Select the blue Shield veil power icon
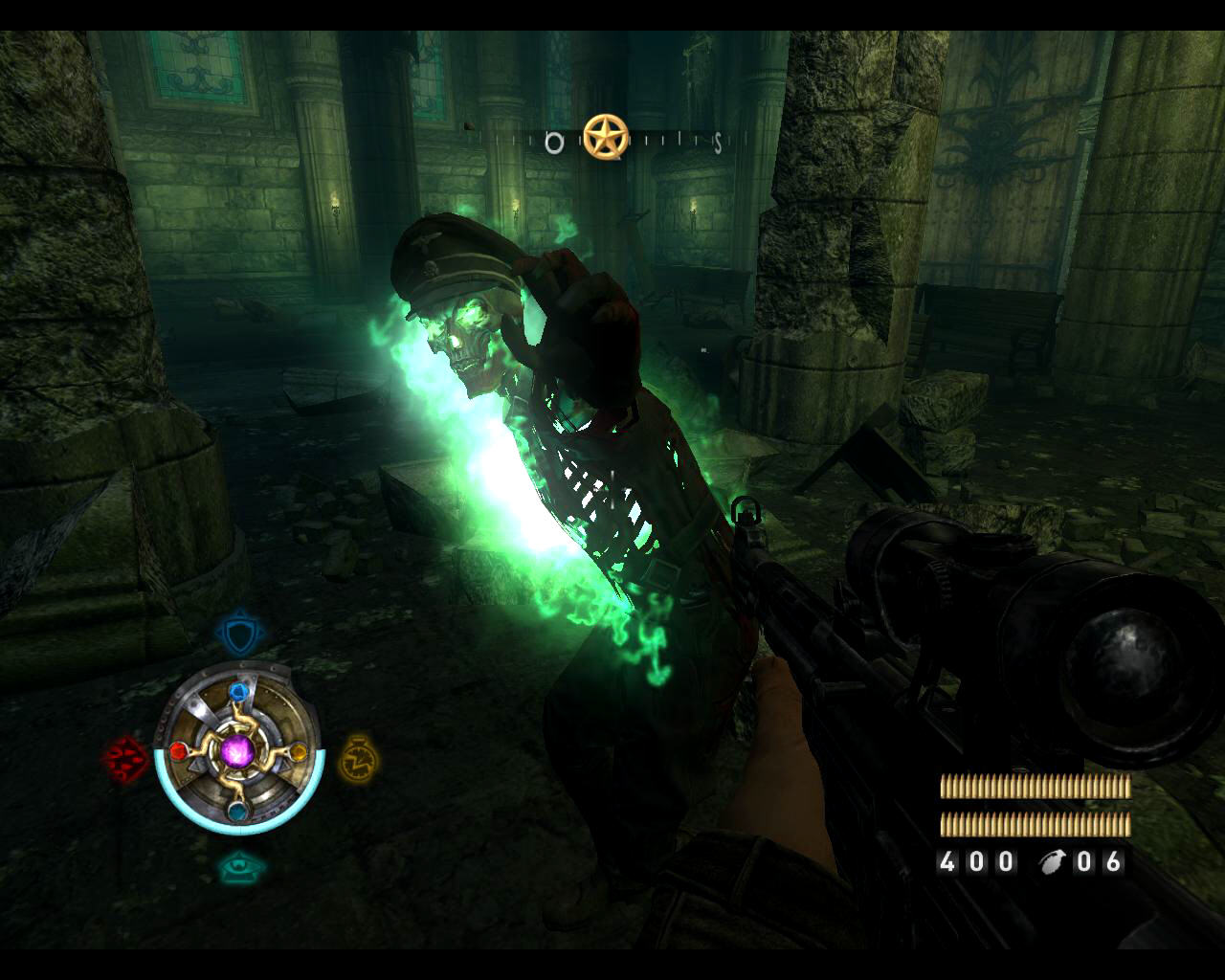Image resolution: width=1225 pixels, height=980 pixels. 237,635
